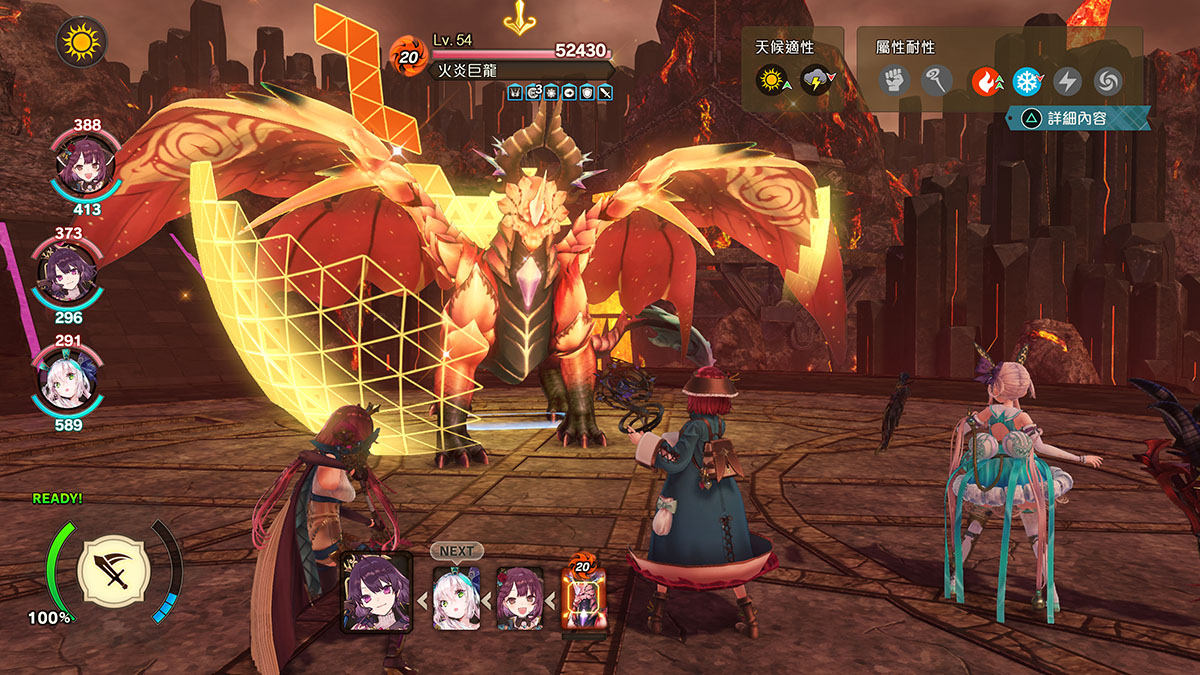Viewport: 1200px width, 675px height.
Task: Click the ice snowflake resistance icon
Action: click(x=1027, y=80)
